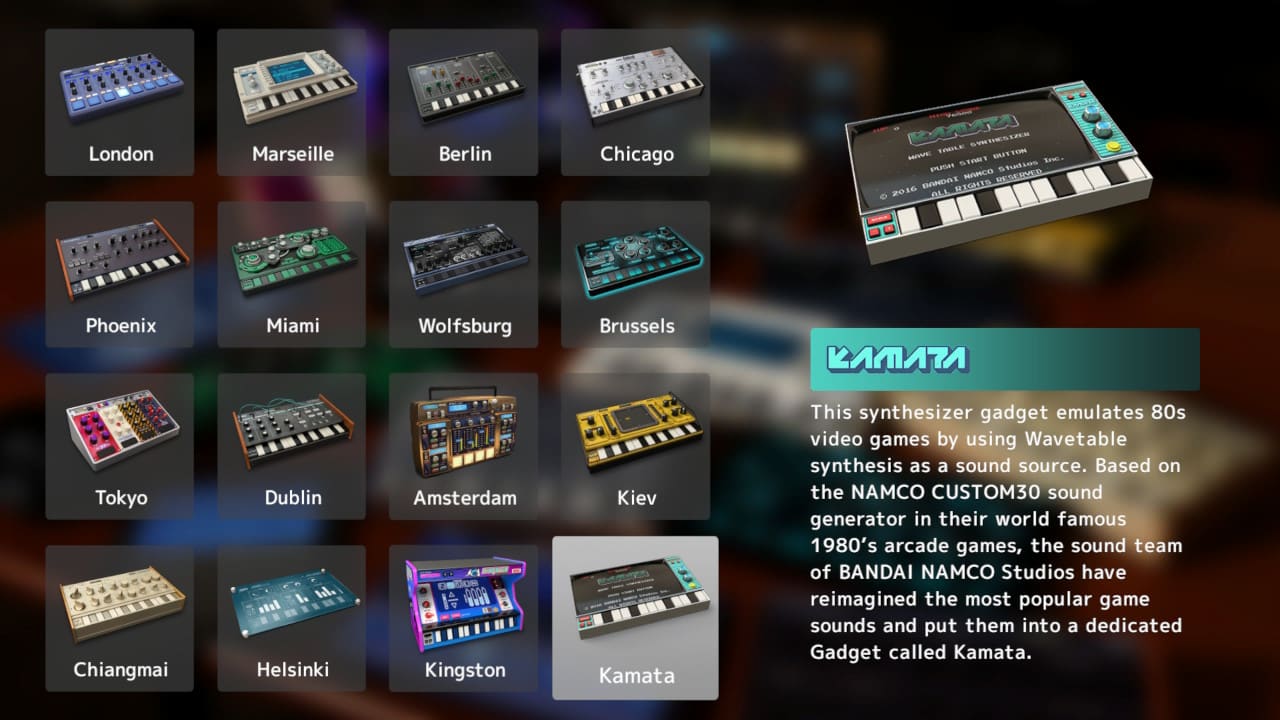
Task: Select the Helsinki gadget
Action: click(x=291, y=616)
